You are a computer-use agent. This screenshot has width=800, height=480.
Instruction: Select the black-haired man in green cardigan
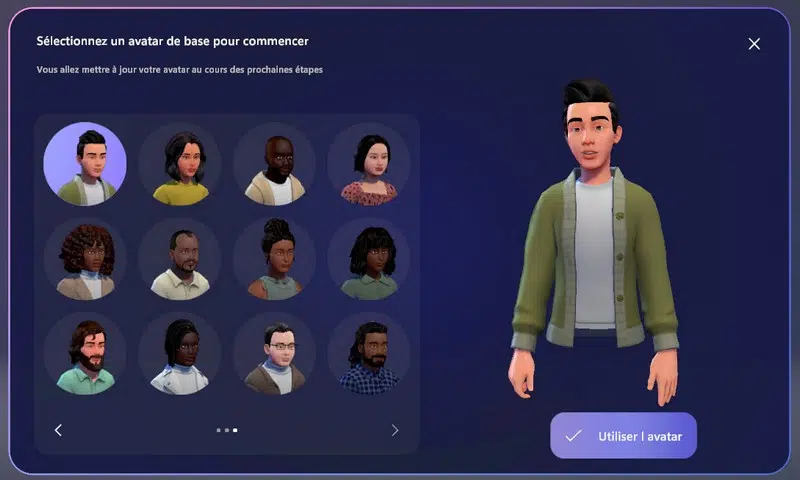pyautogui.click(x=85, y=164)
